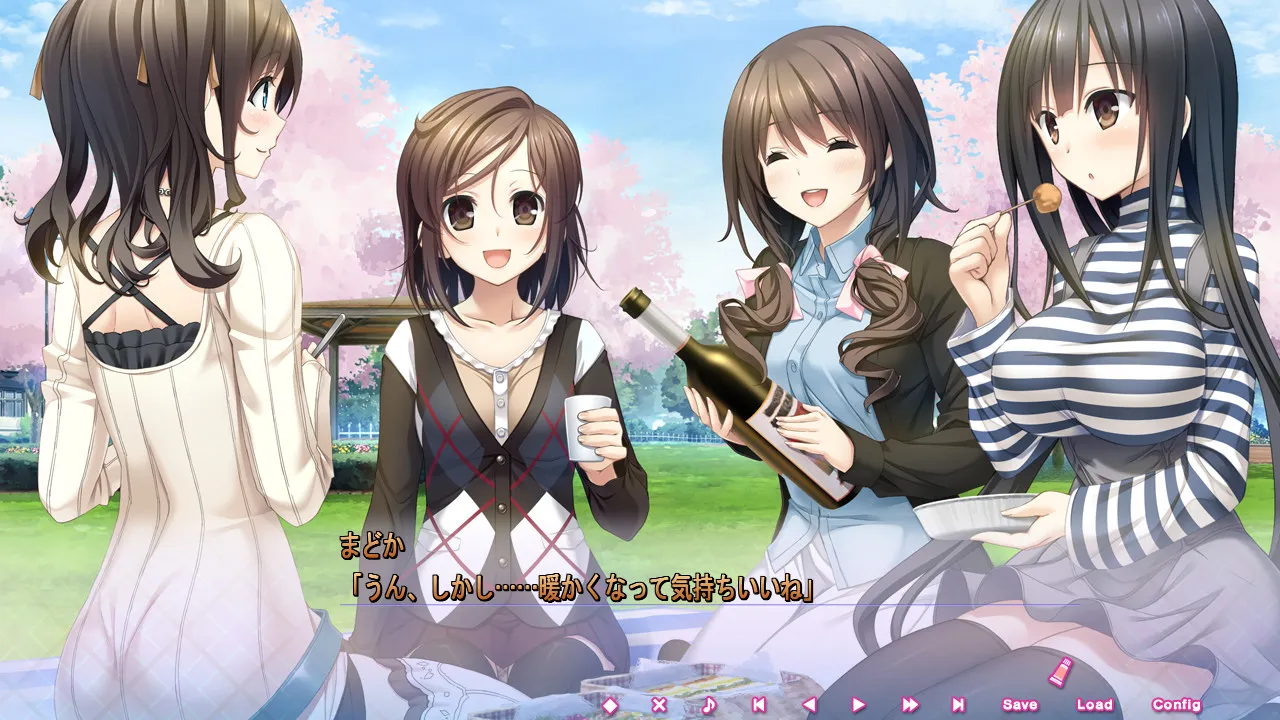The height and width of the screenshot is (720, 1280).
Task: Open the Load menu
Action: (1094, 705)
